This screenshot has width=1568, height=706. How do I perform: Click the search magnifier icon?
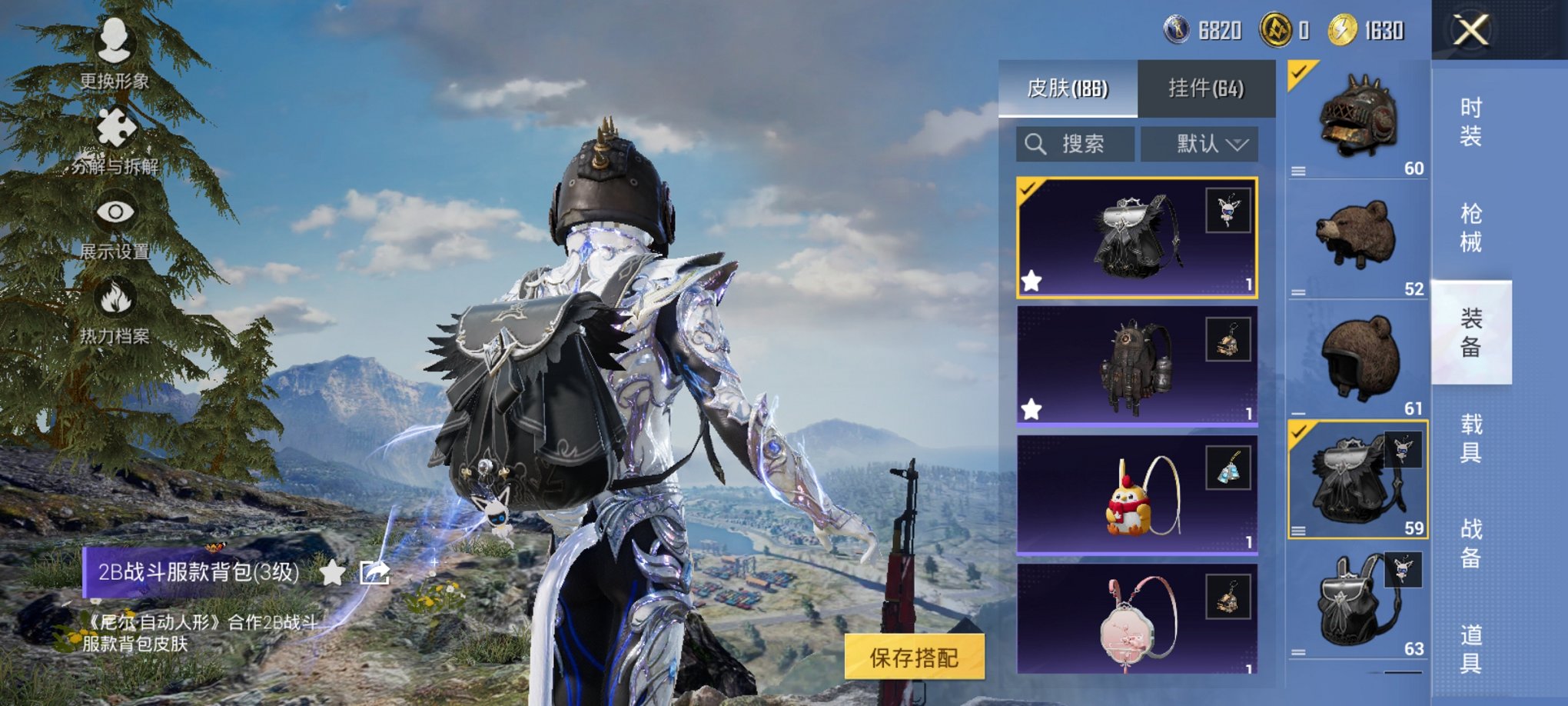click(x=1035, y=143)
